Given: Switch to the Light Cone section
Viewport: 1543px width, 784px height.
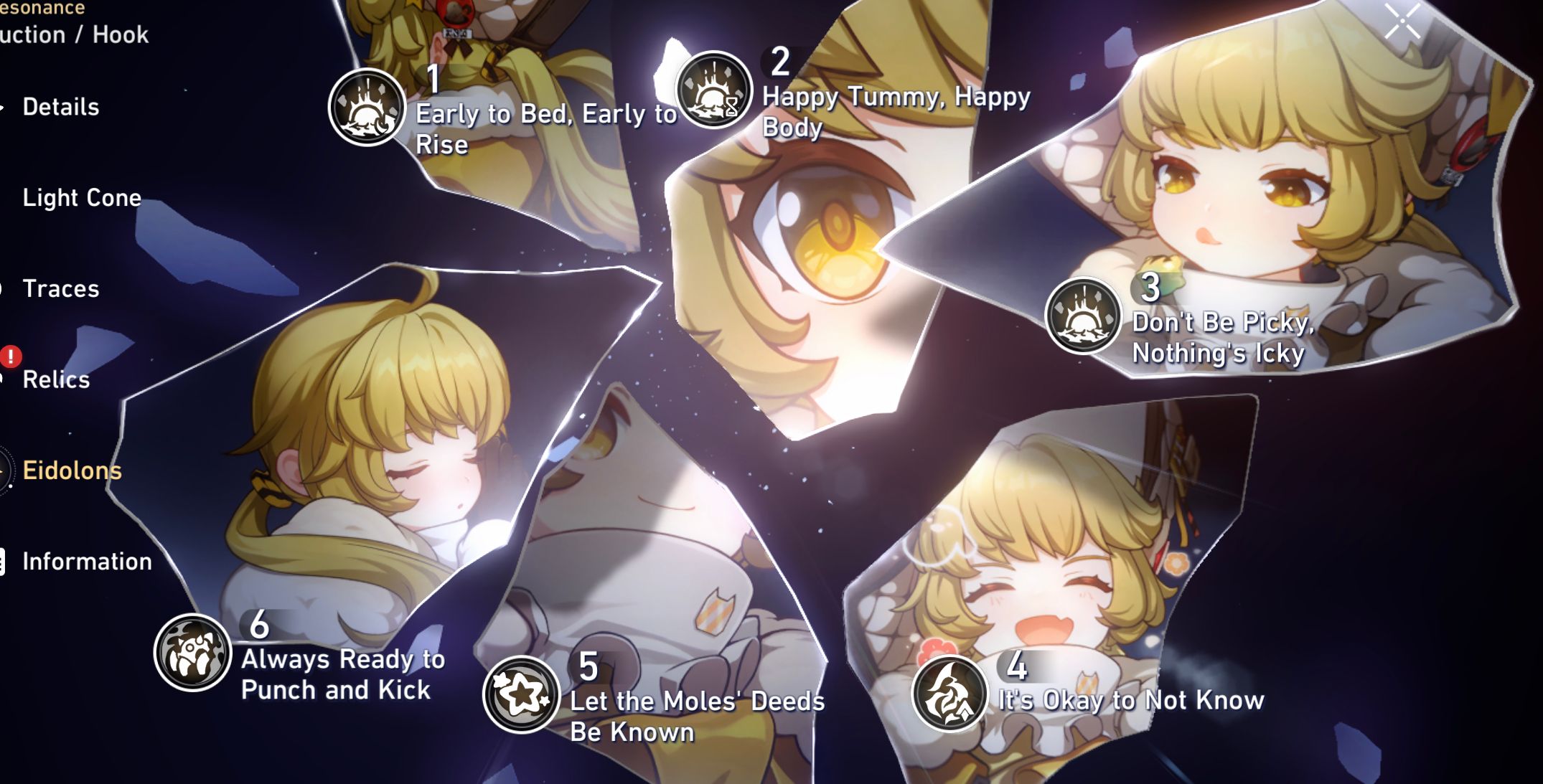Looking at the screenshot, I should [81, 199].
